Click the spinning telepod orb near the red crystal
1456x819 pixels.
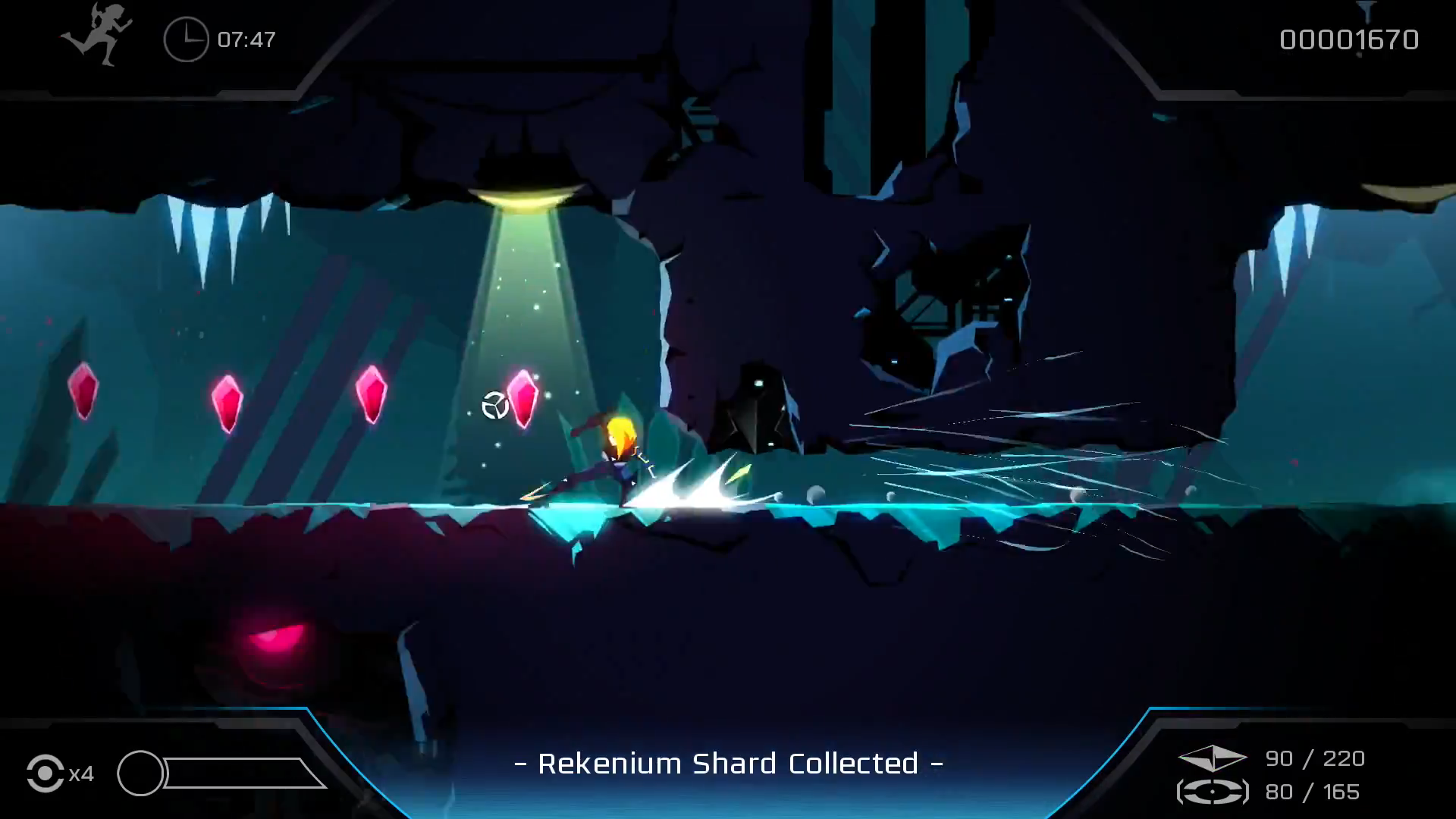coord(494,403)
